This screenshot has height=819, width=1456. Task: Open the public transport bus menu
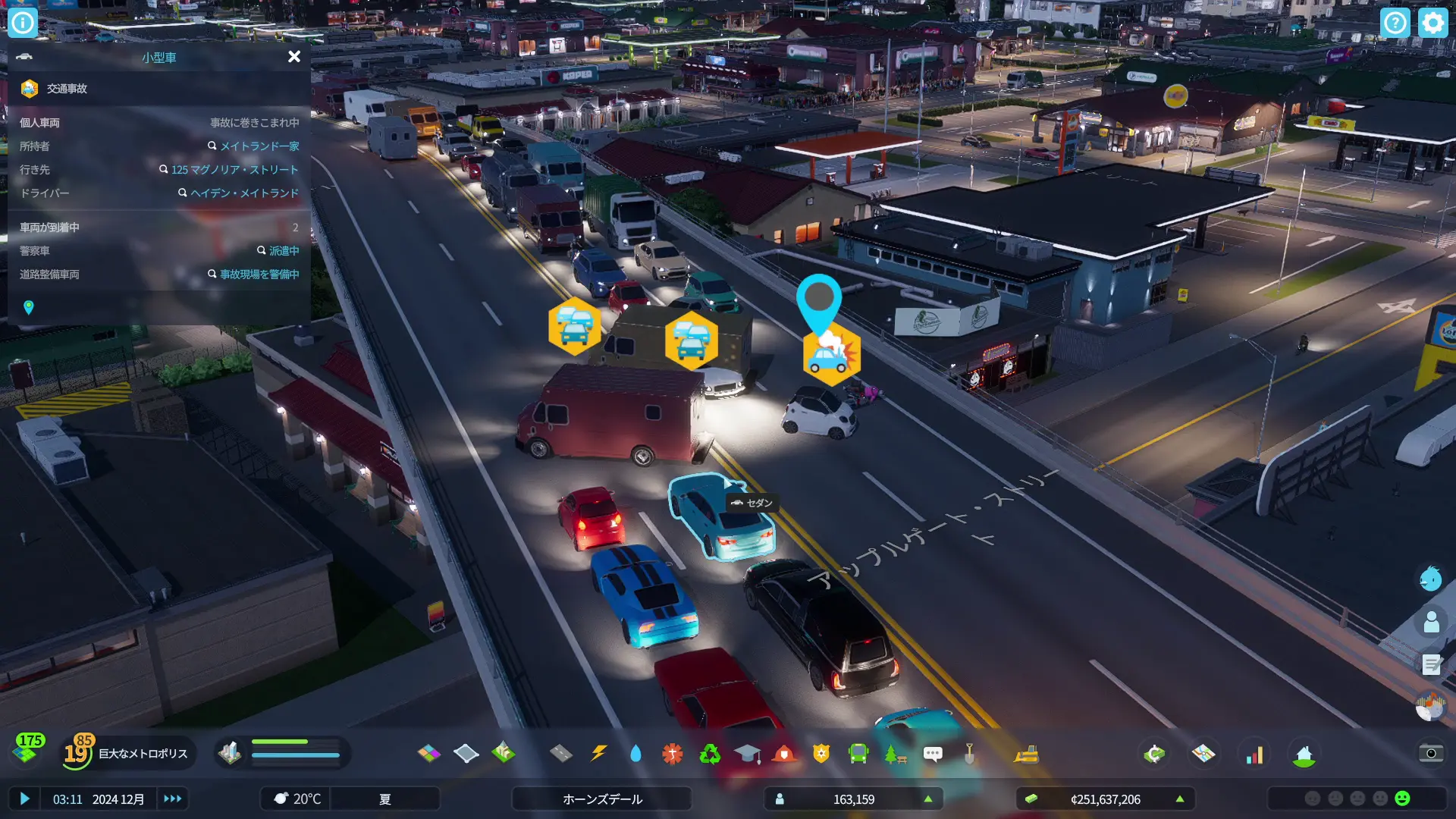(858, 753)
